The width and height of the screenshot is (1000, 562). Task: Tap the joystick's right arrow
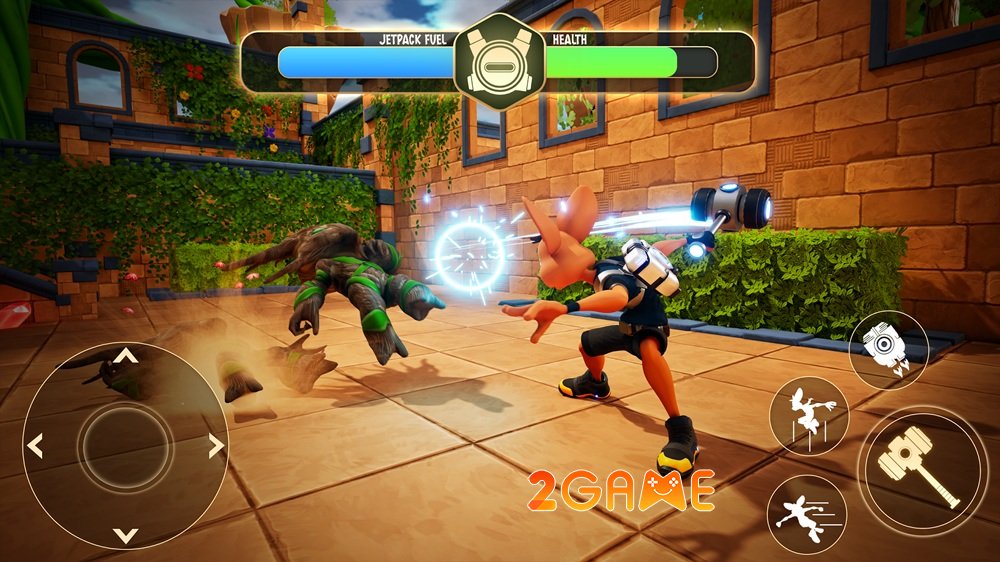pyautogui.click(x=215, y=445)
